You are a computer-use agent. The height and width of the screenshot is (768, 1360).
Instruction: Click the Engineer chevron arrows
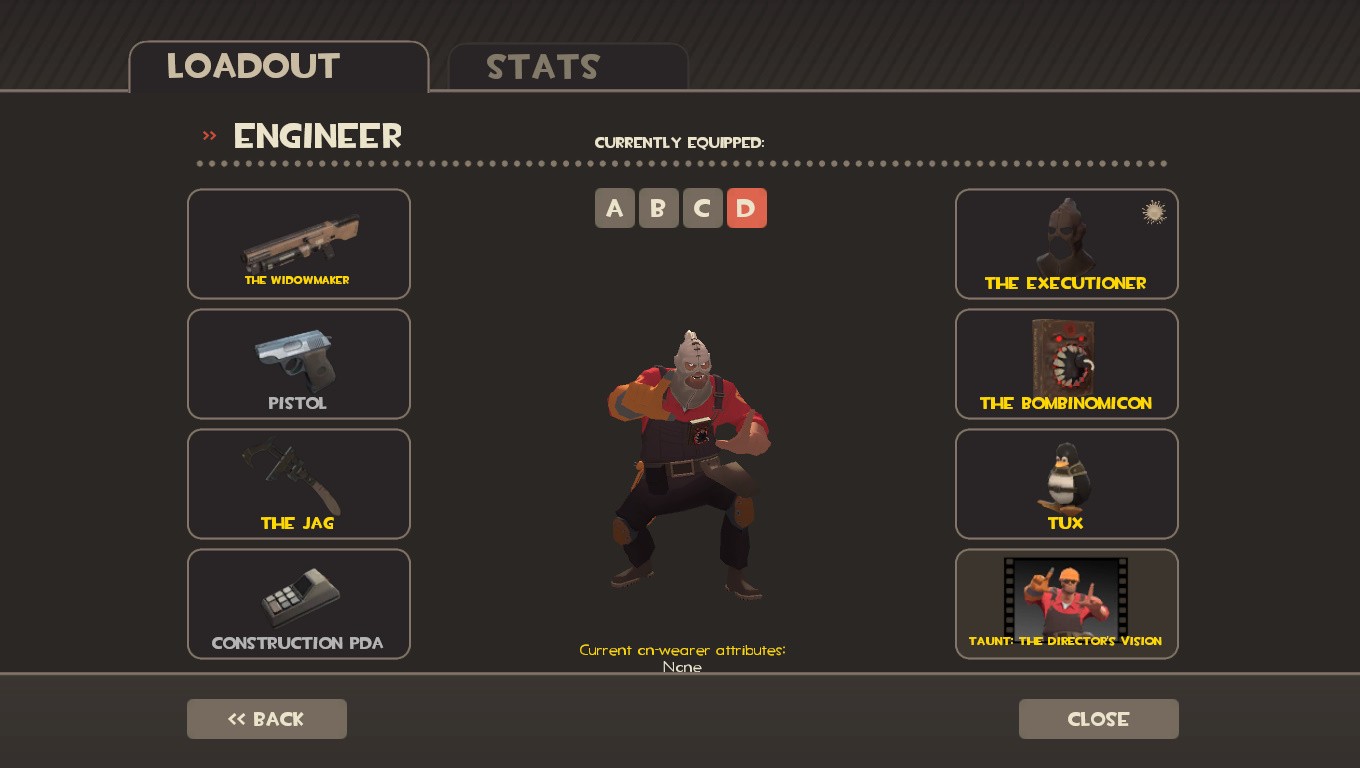click(x=209, y=136)
